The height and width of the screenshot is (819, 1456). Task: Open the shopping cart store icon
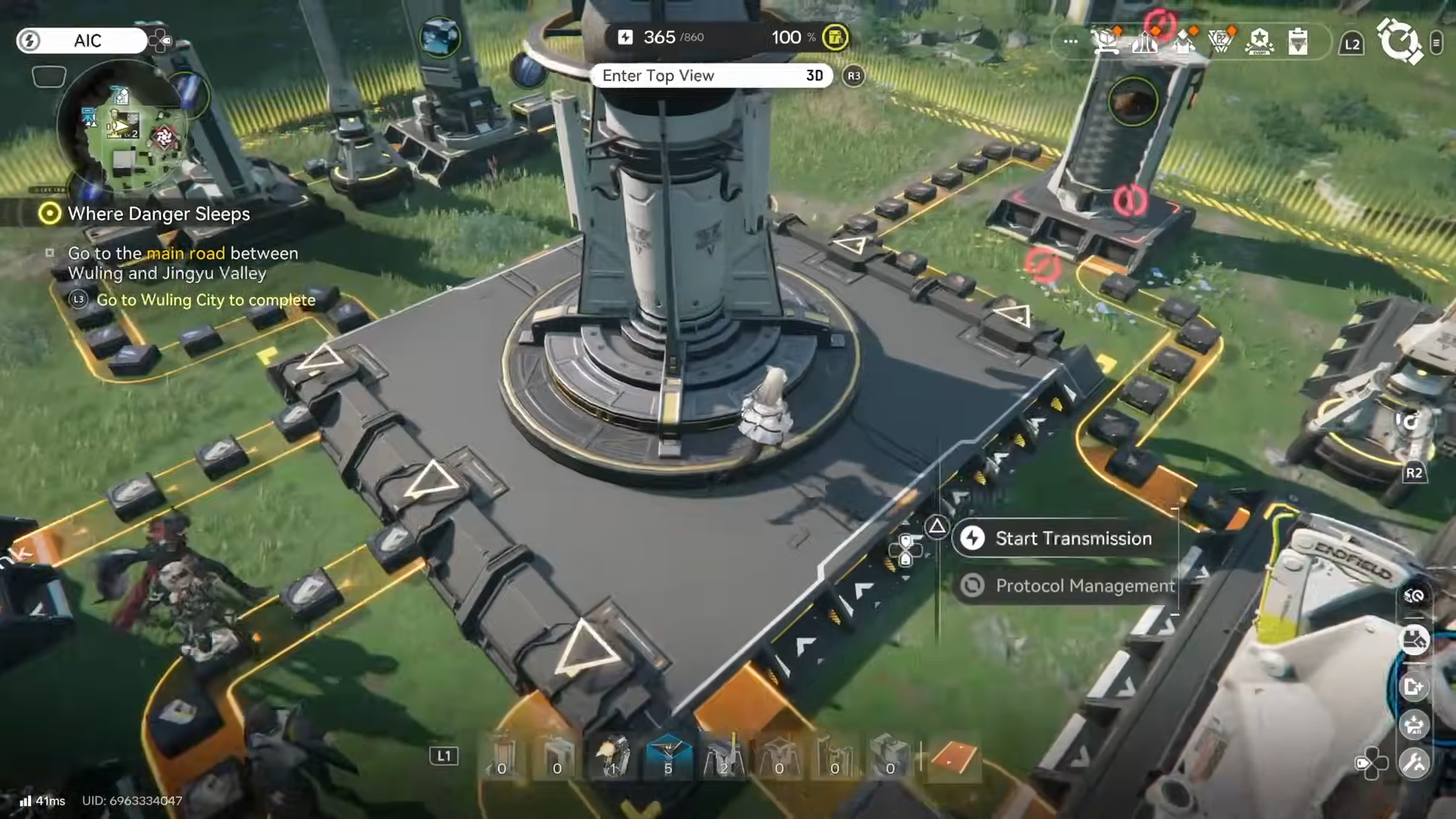click(1106, 41)
